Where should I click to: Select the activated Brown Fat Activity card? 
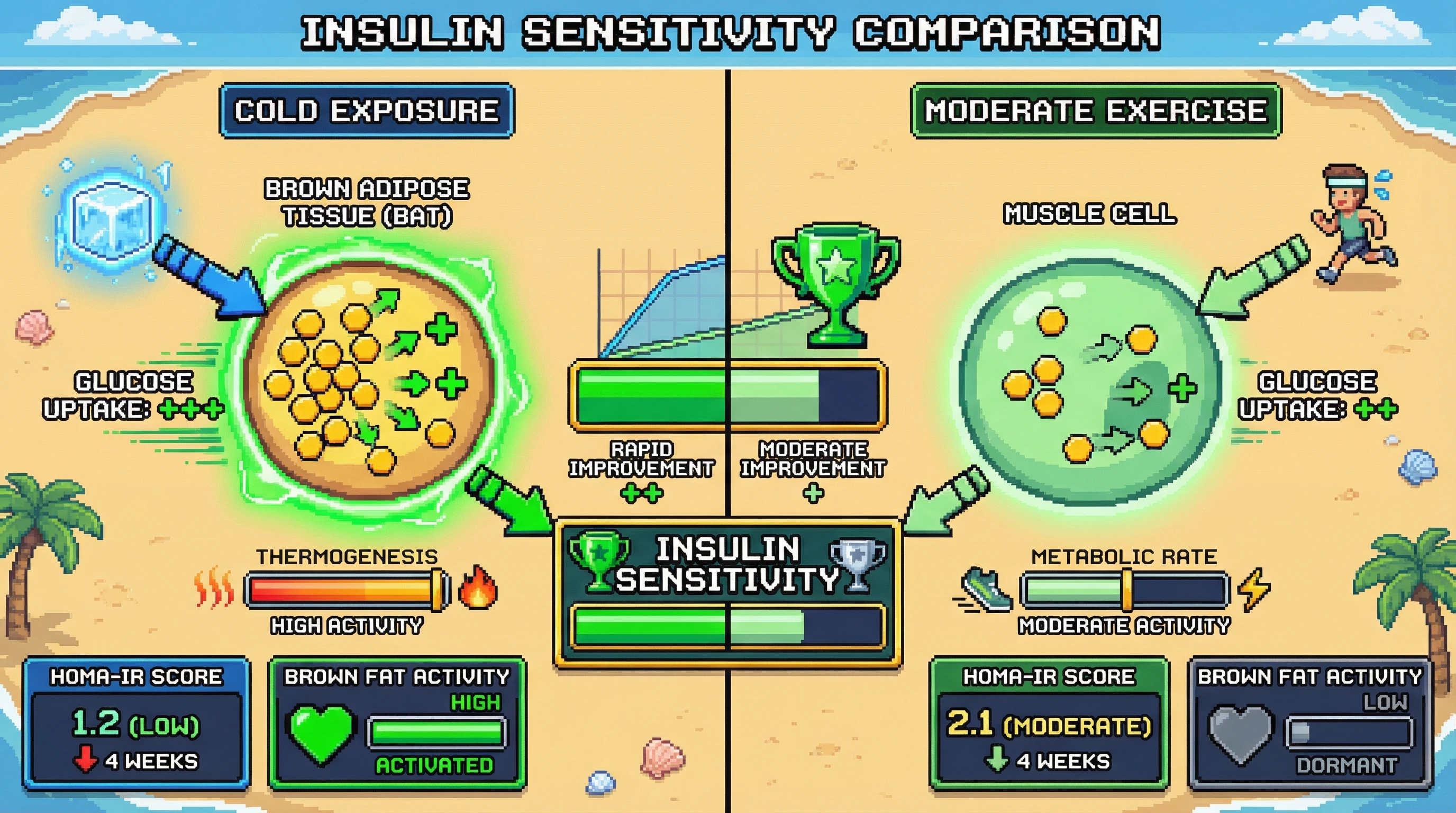pyautogui.click(x=397, y=722)
